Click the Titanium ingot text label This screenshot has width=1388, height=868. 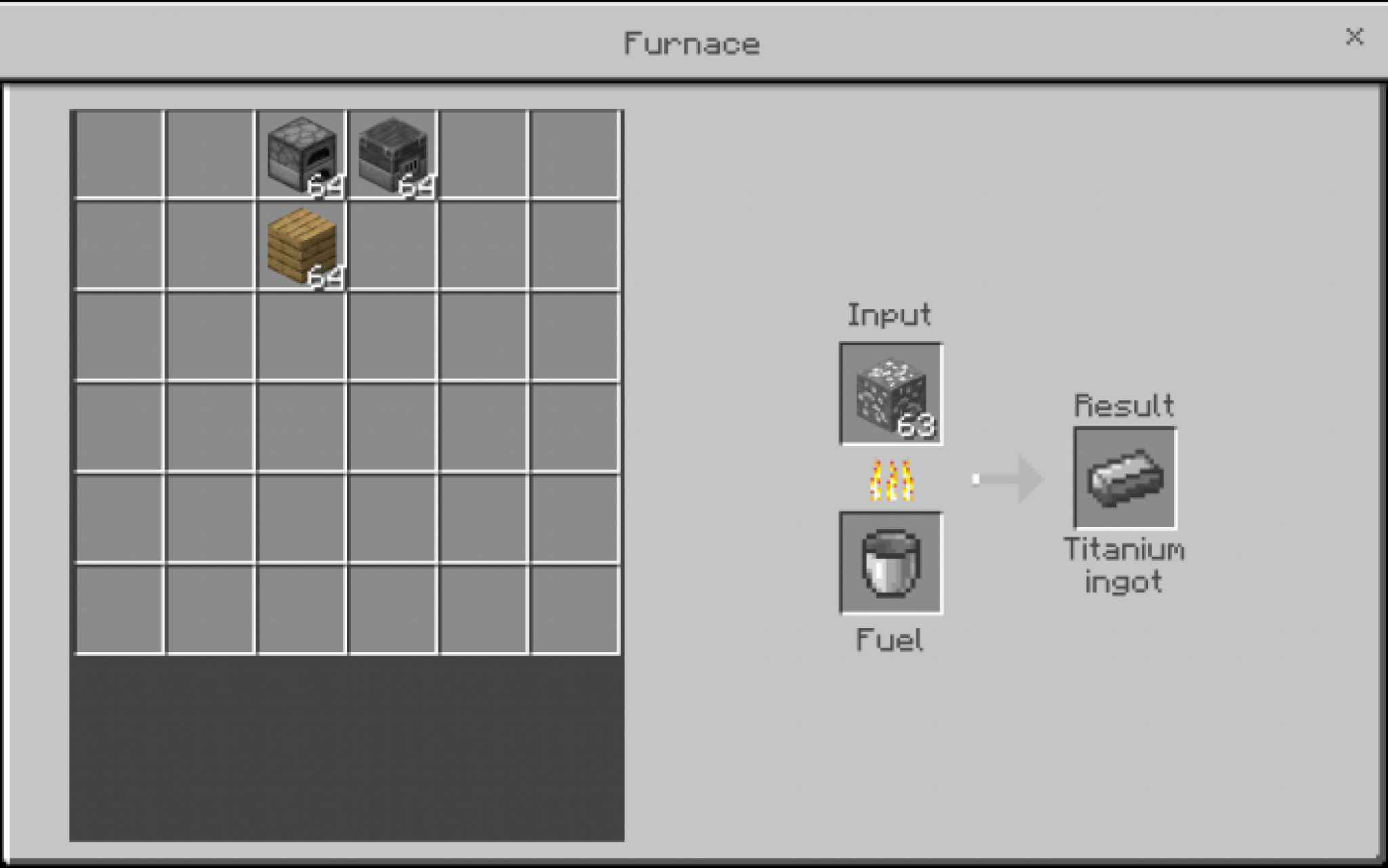[1124, 565]
